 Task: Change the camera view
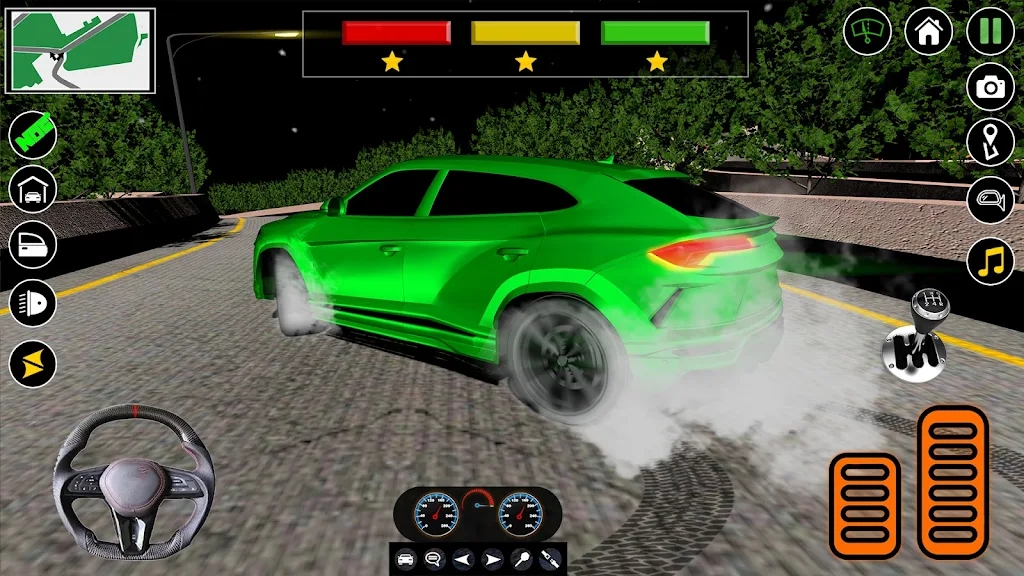point(990,87)
